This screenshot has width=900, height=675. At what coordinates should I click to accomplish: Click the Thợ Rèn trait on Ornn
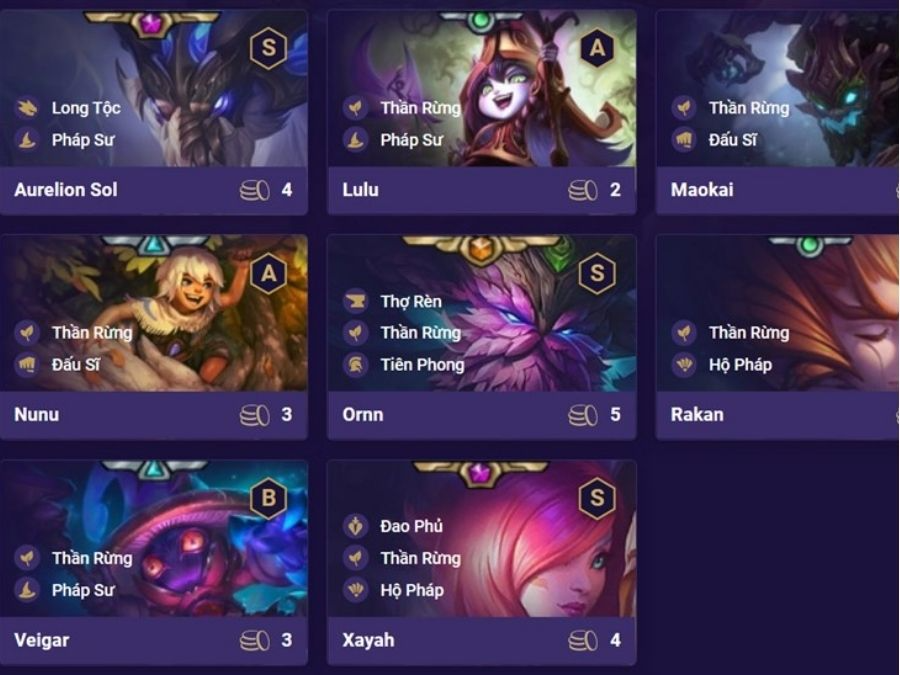(410, 301)
